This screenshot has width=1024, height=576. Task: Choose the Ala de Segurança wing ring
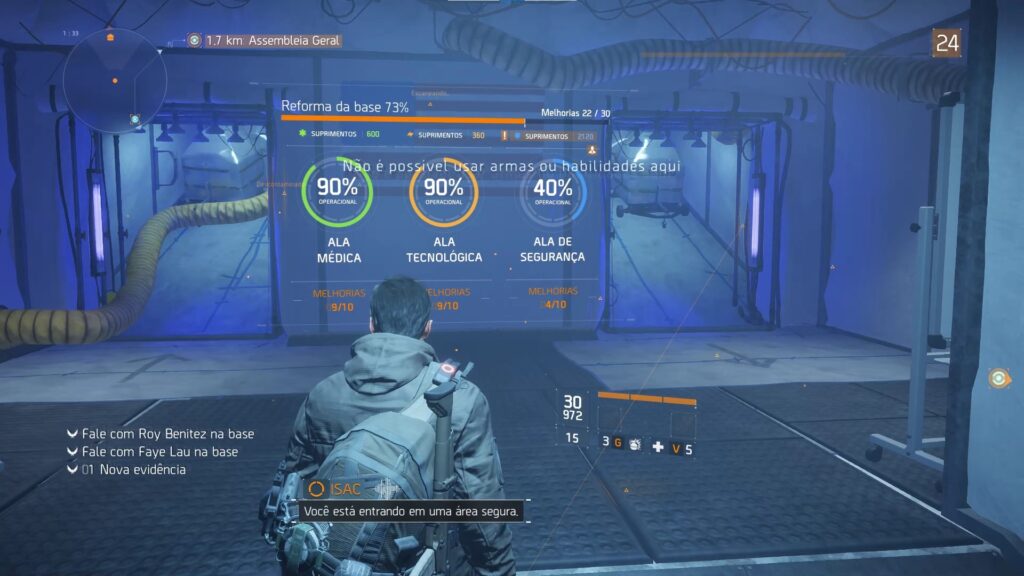point(552,190)
